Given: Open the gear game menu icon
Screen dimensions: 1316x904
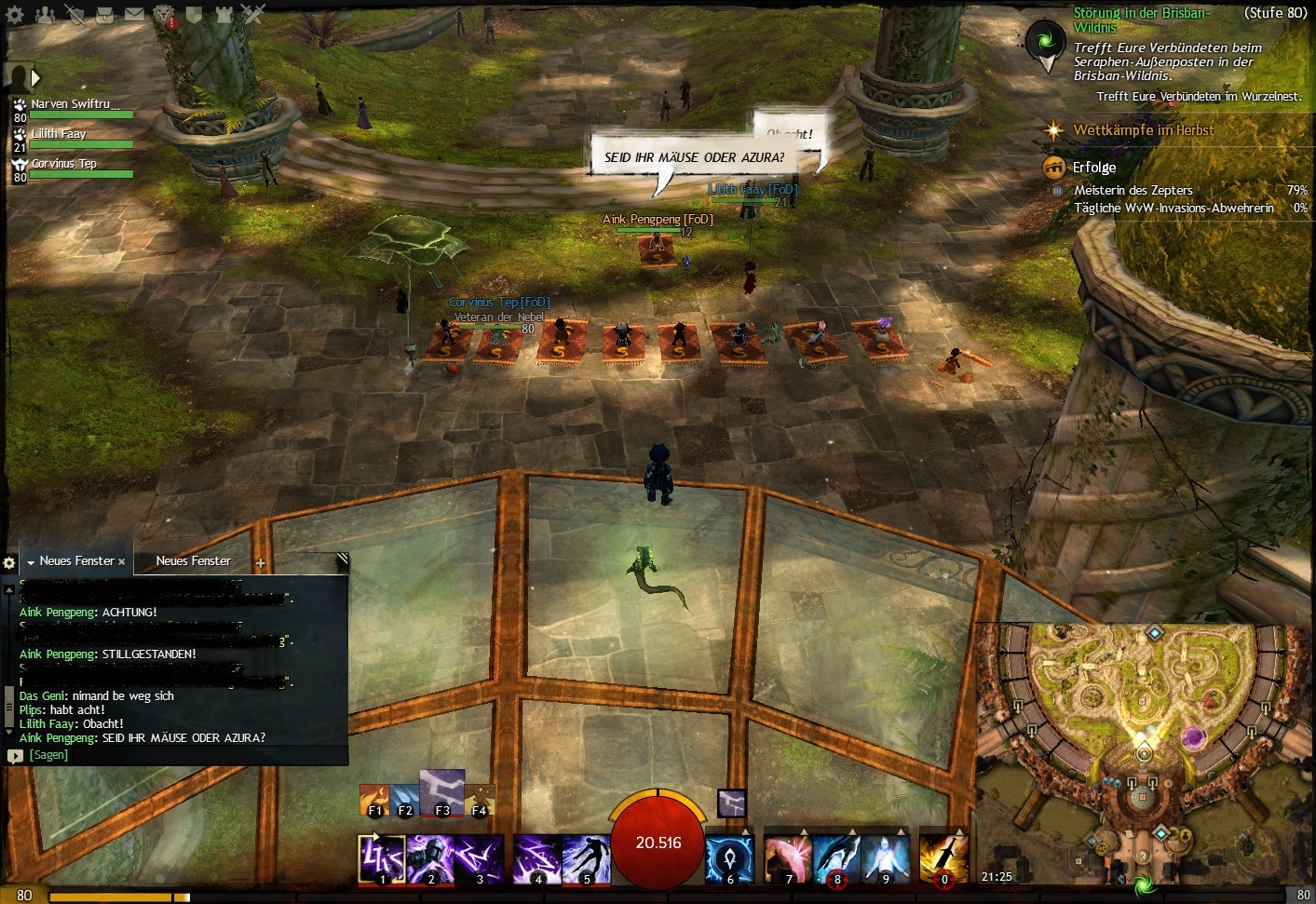Looking at the screenshot, I should tap(16, 14).
